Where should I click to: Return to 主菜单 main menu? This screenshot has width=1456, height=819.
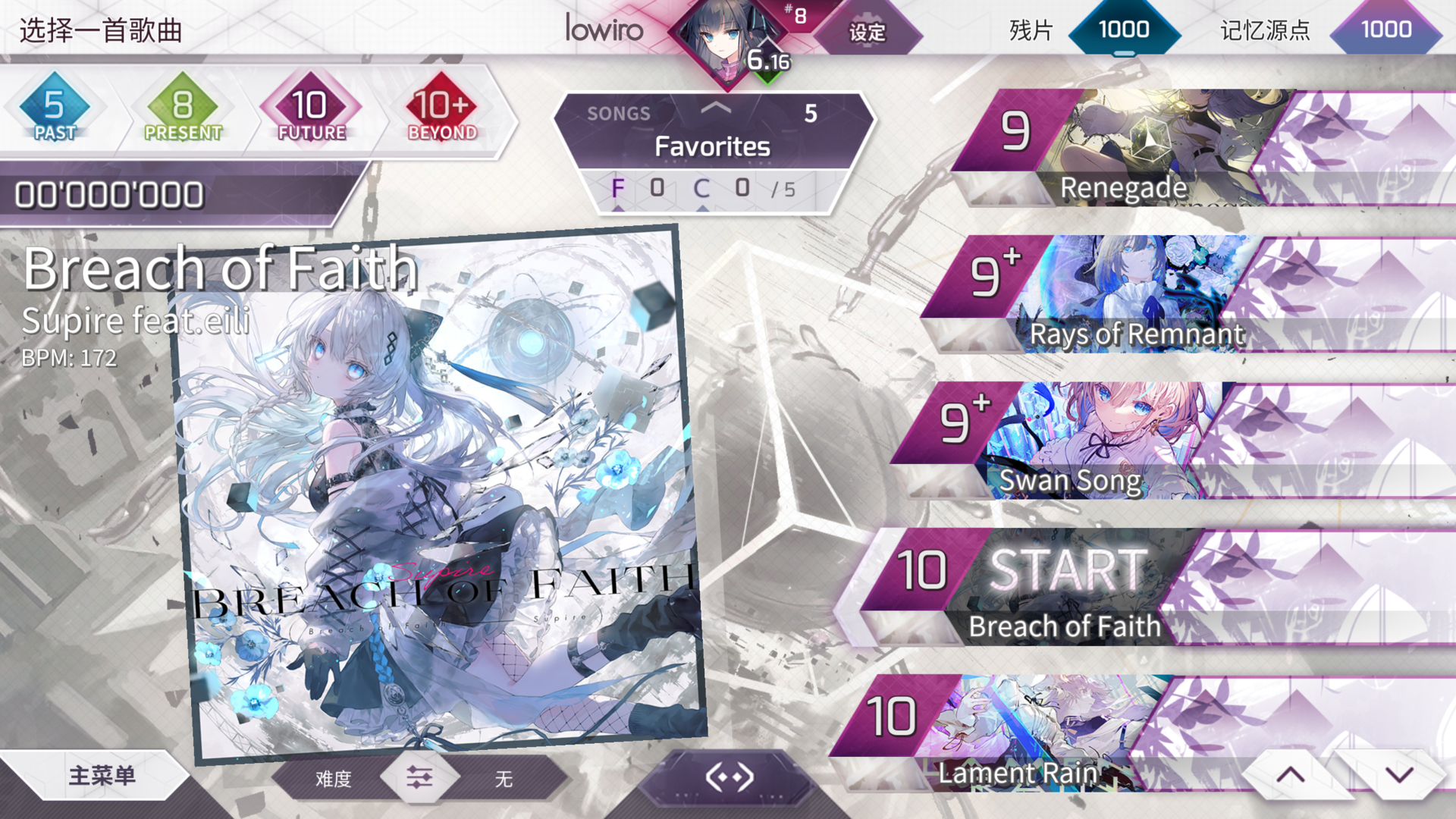coord(102,777)
